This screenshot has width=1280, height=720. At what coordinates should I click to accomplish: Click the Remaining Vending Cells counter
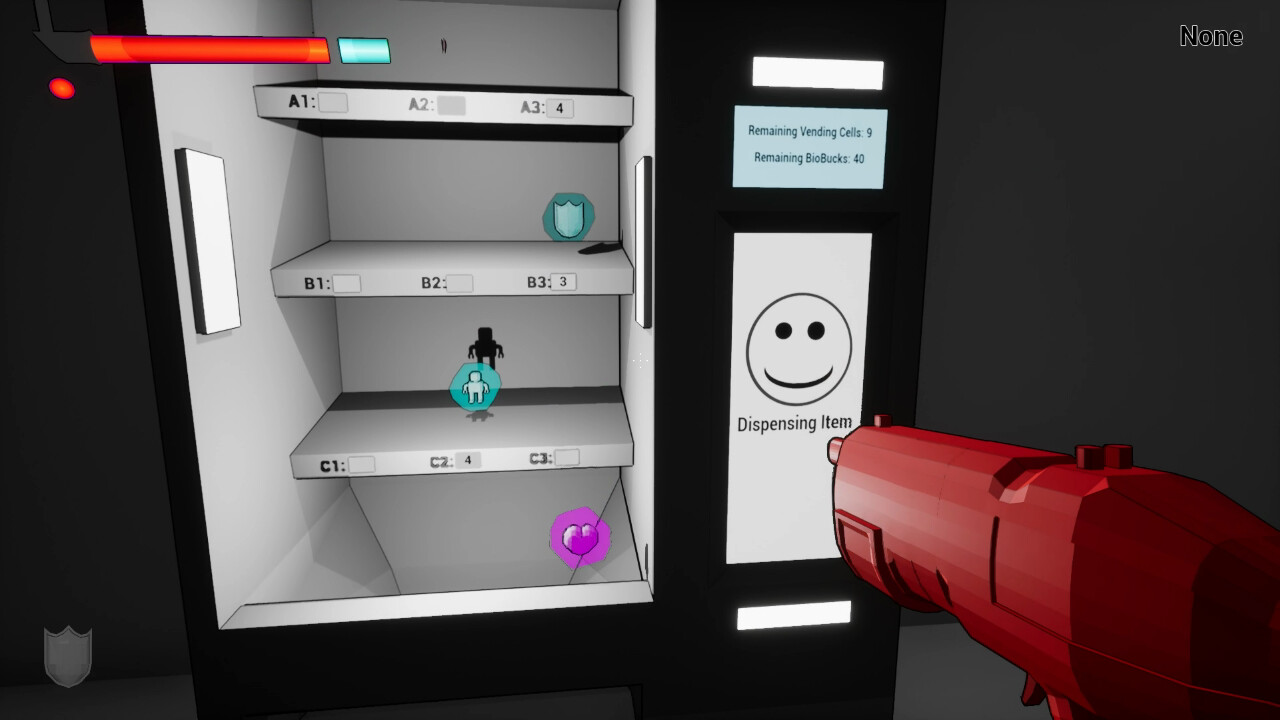pos(810,132)
